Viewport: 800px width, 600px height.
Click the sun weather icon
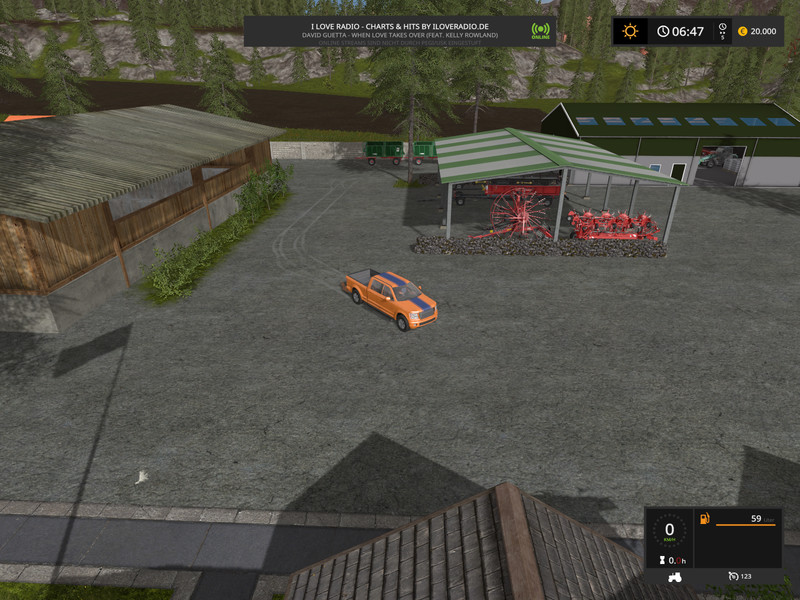[630, 31]
